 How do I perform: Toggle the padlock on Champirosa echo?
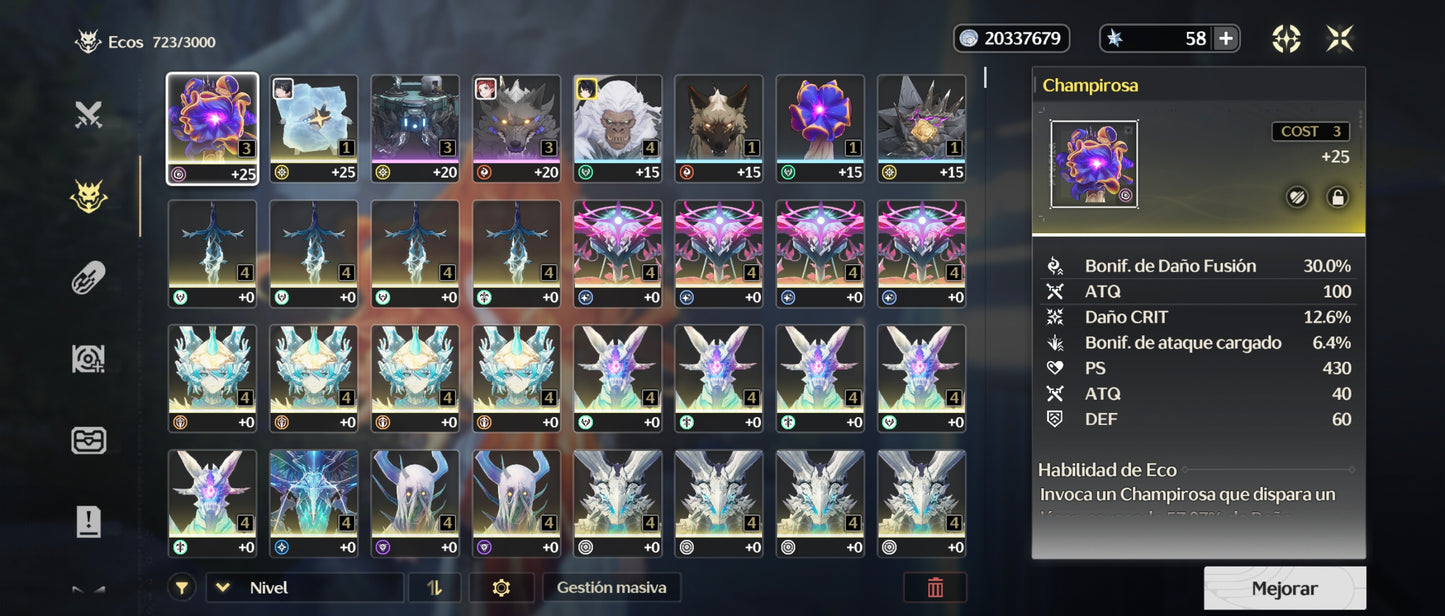pyautogui.click(x=1336, y=197)
